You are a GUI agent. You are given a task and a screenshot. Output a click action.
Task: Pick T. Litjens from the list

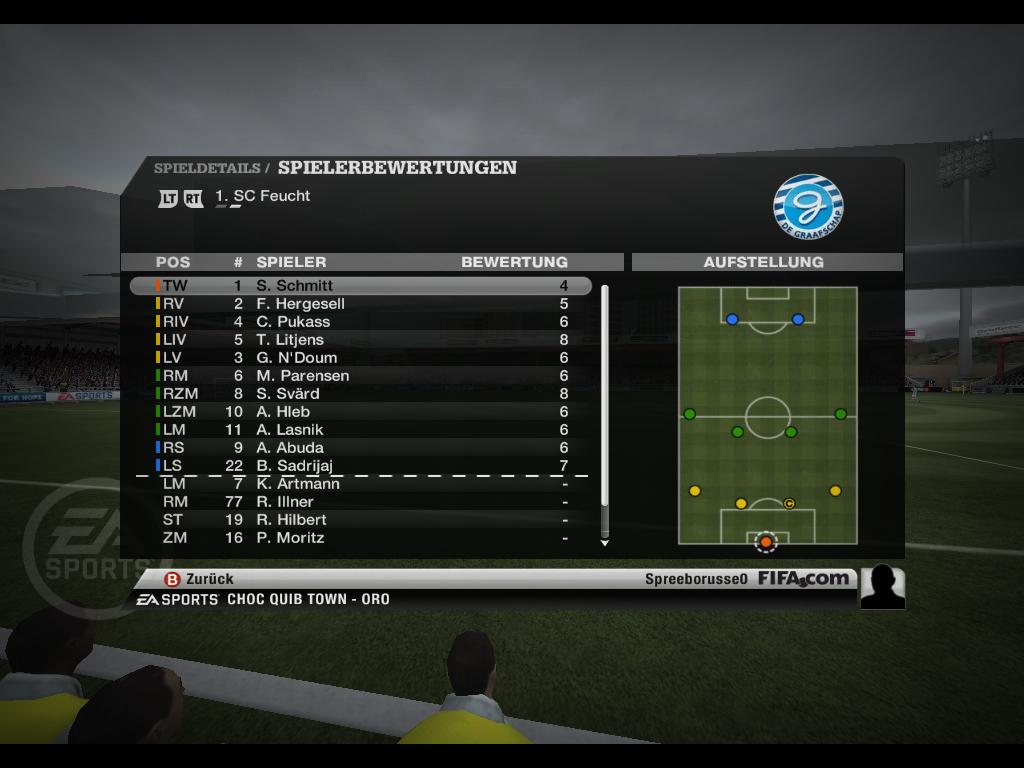(x=360, y=340)
